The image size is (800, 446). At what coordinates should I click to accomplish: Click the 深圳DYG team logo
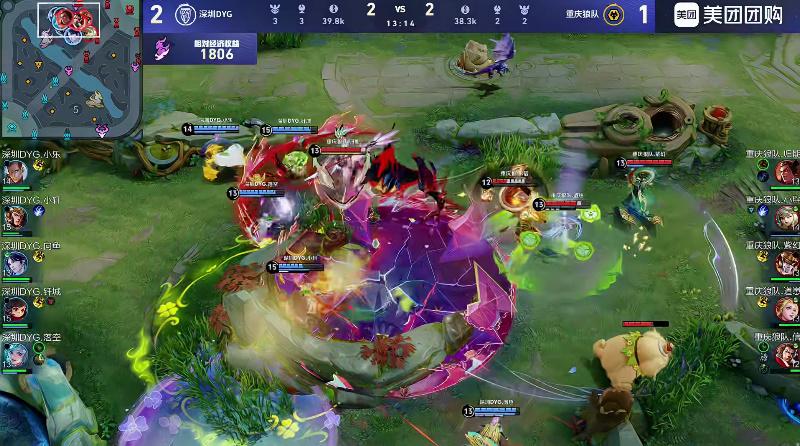[183, 15]
